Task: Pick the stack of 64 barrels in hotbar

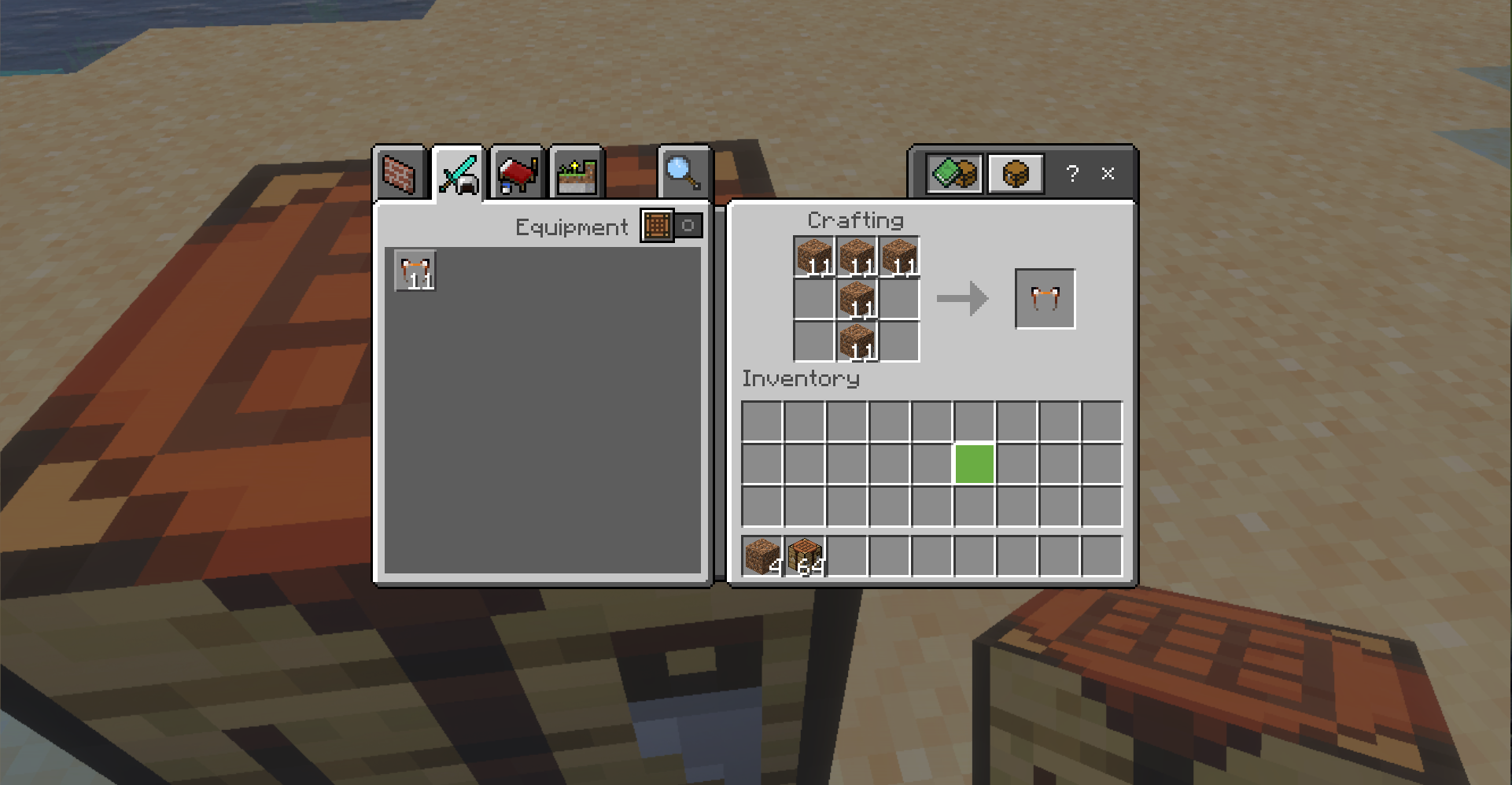Action: coord(804,553)
